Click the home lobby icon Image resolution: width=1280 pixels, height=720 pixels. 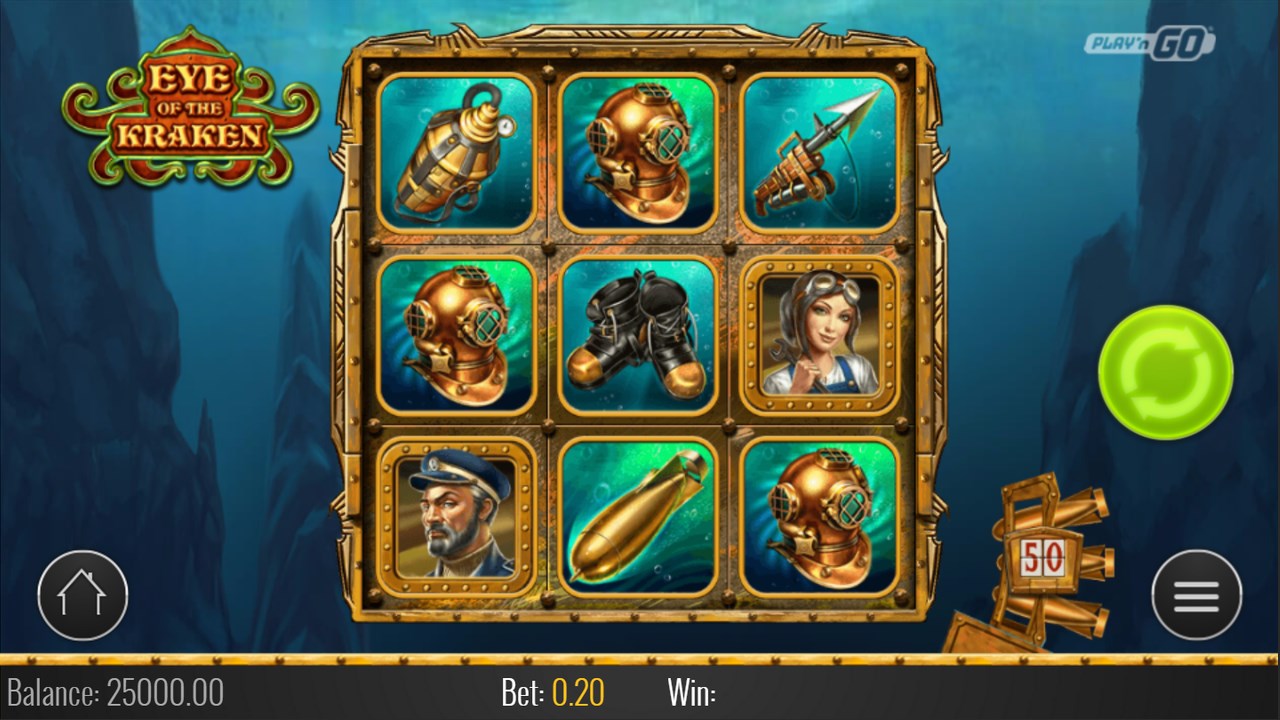[83, 594]
